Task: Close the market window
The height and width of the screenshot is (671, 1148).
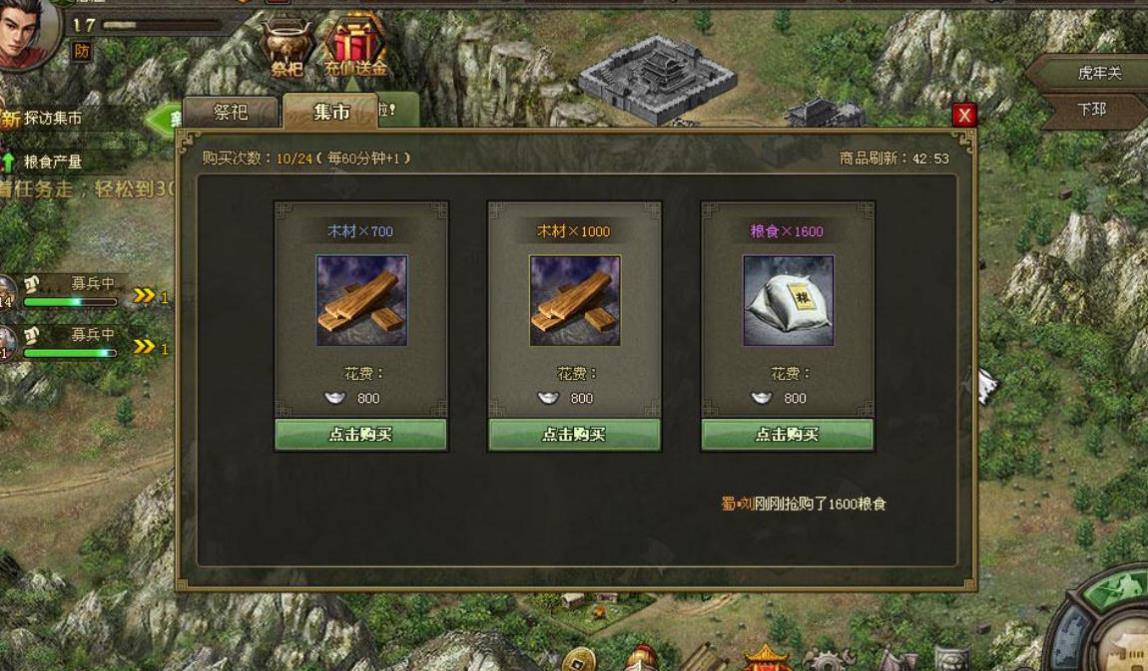Action: pos(964,115)
